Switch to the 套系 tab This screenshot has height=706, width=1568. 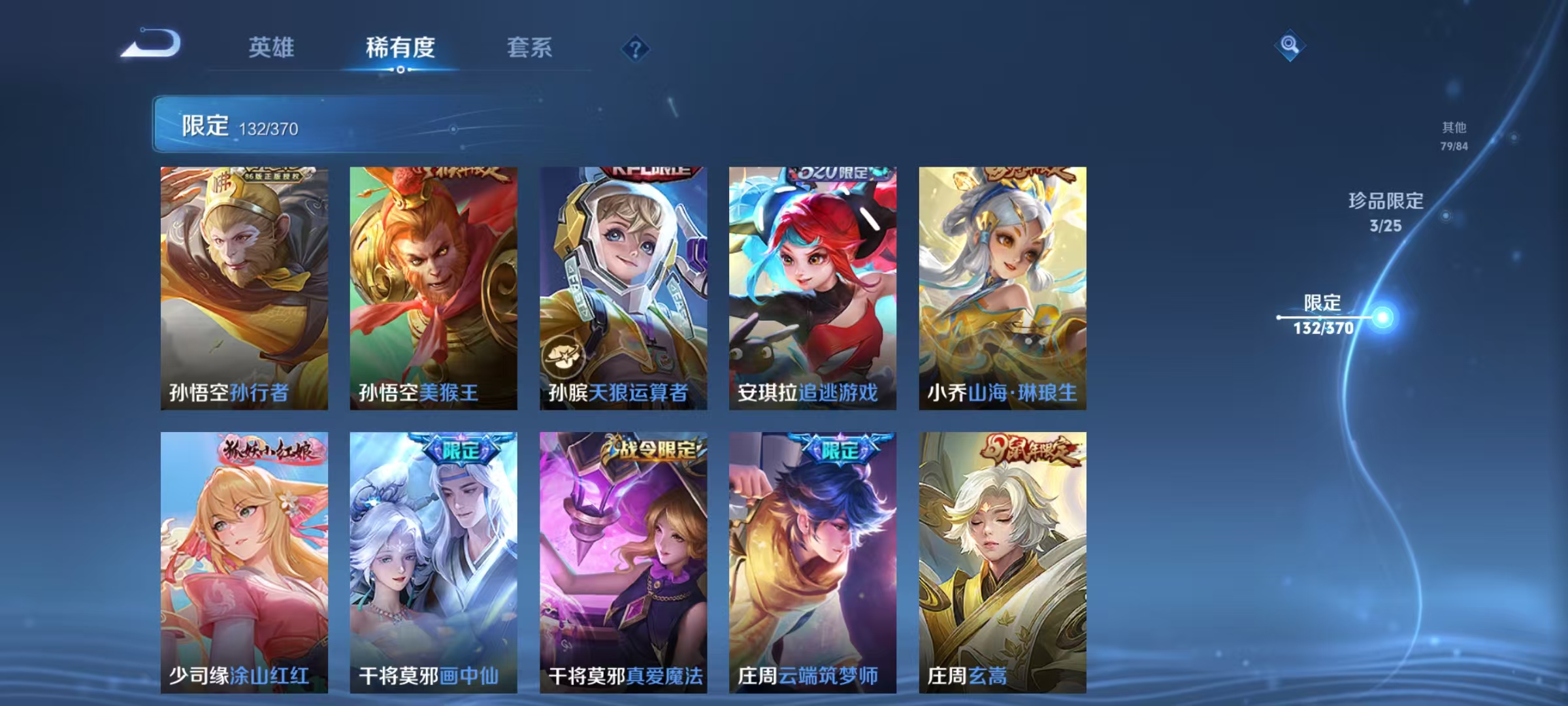tap(529, 47)
